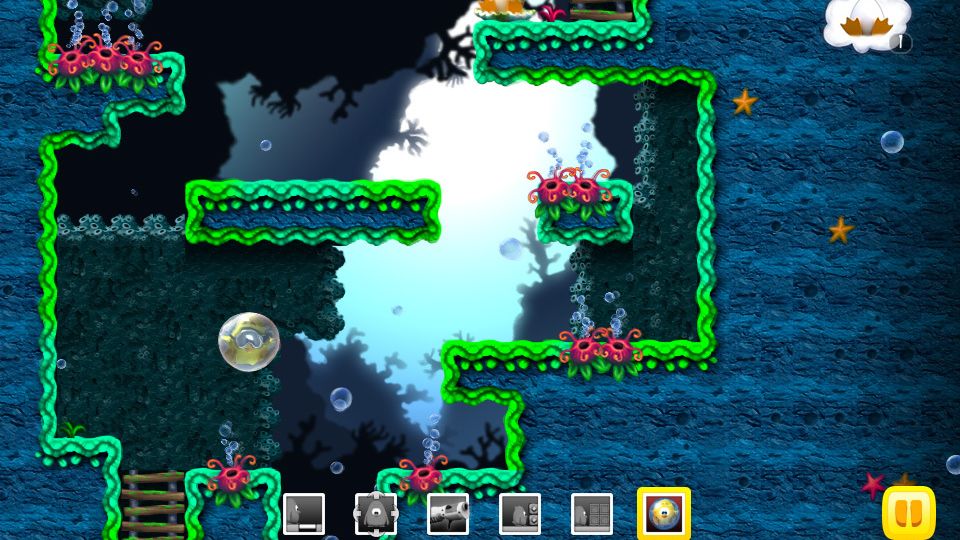Choose the telewarp tool with arrows
Viewport: 960px width, 540px height.
375,514
